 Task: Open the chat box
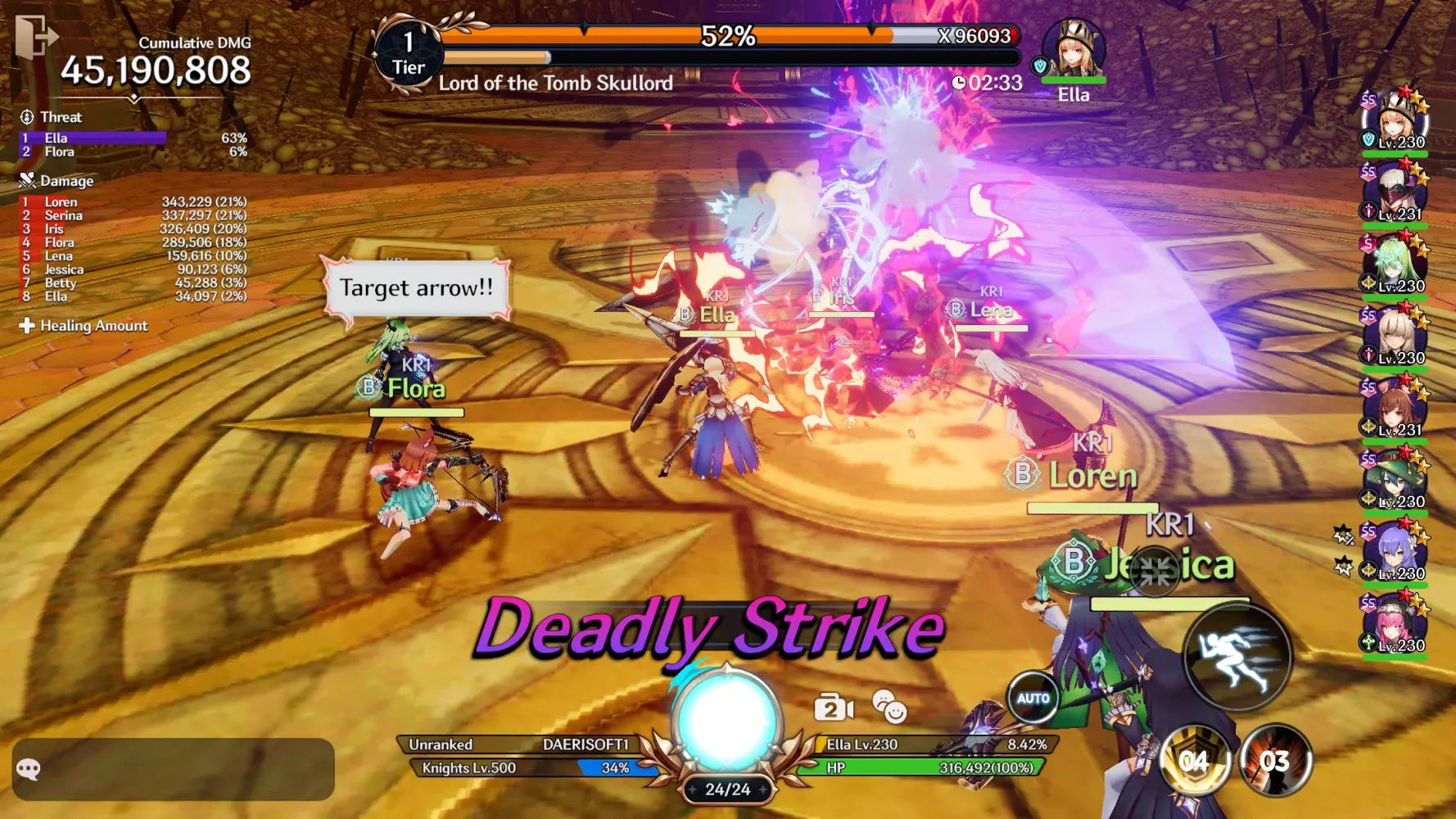click(x=173, y=769)
